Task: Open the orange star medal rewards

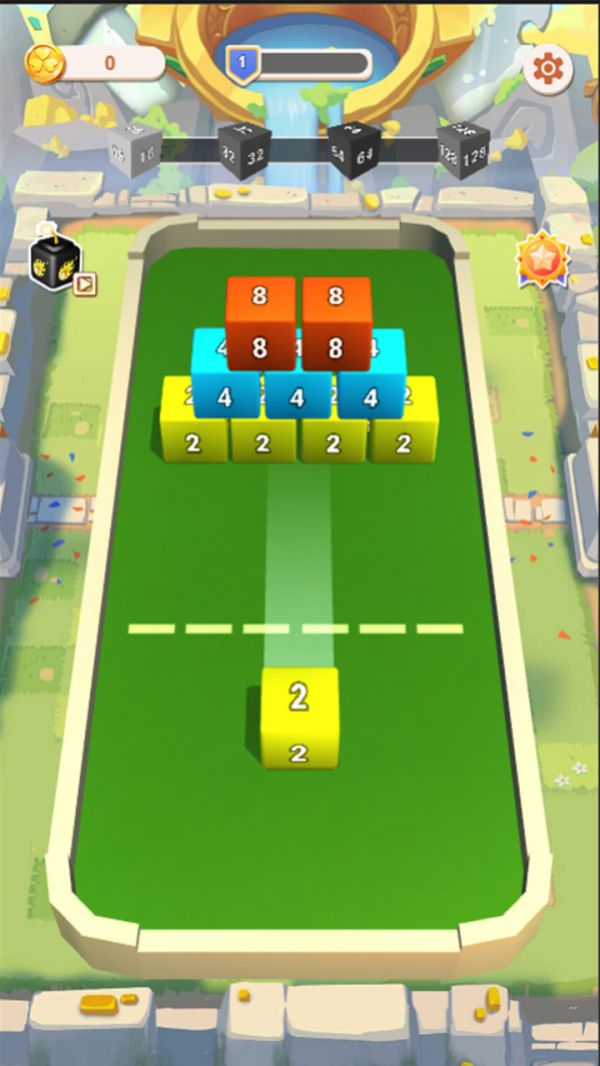Action: coord(542,260)
